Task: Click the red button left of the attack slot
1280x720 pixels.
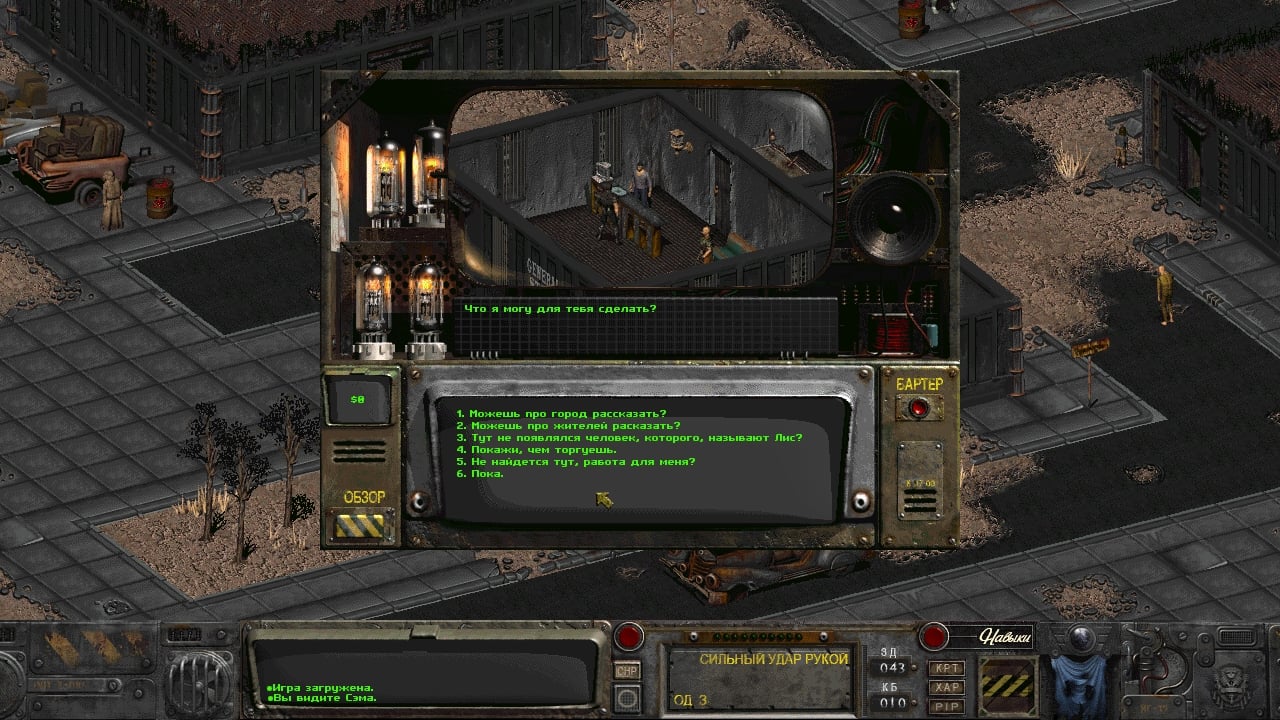Action: click(x=629, y=636)
